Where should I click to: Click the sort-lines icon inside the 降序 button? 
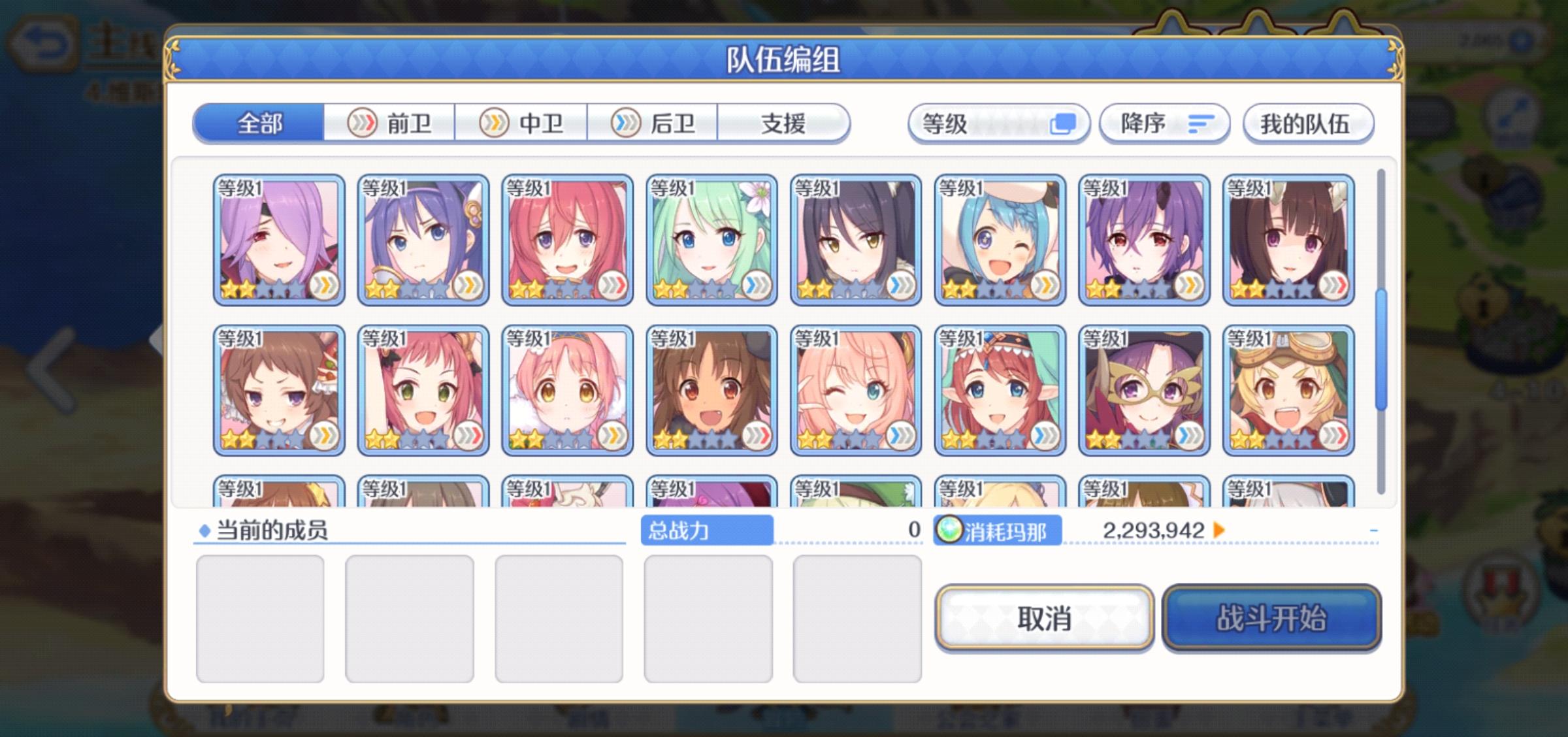click(1201, 123)
